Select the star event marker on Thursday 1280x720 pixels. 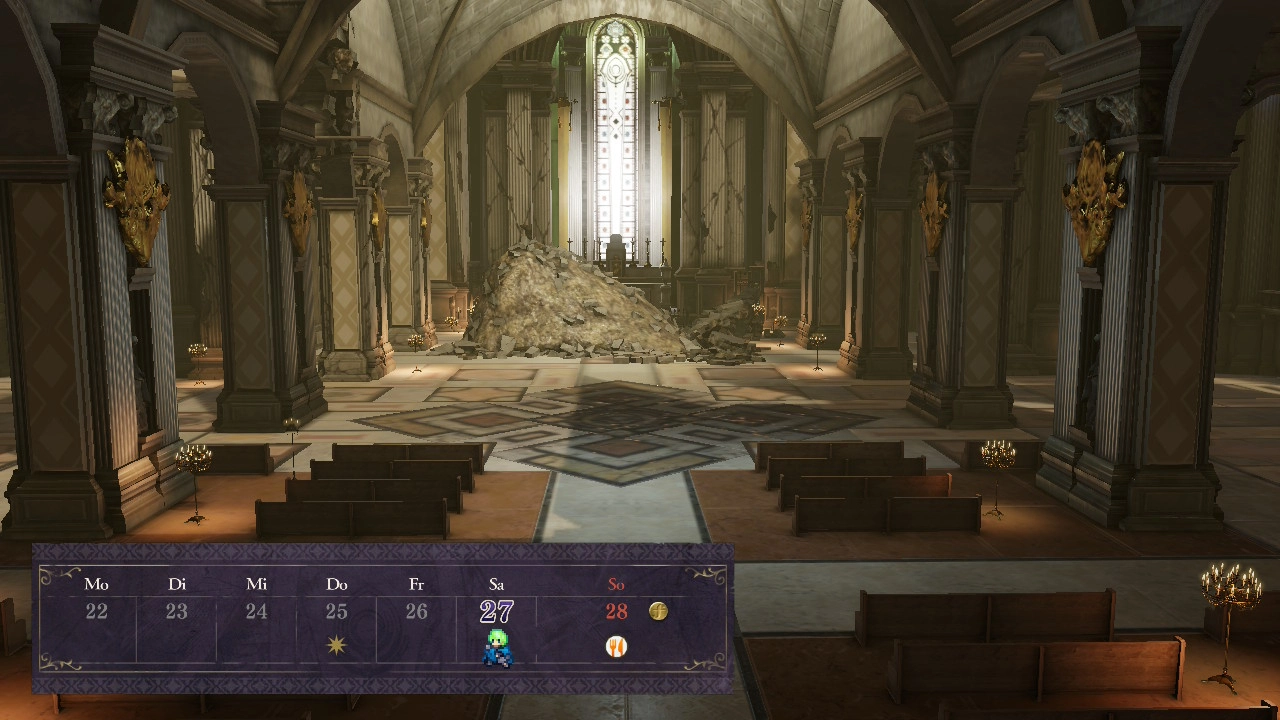pyautogui.click(x=336, y=646)
